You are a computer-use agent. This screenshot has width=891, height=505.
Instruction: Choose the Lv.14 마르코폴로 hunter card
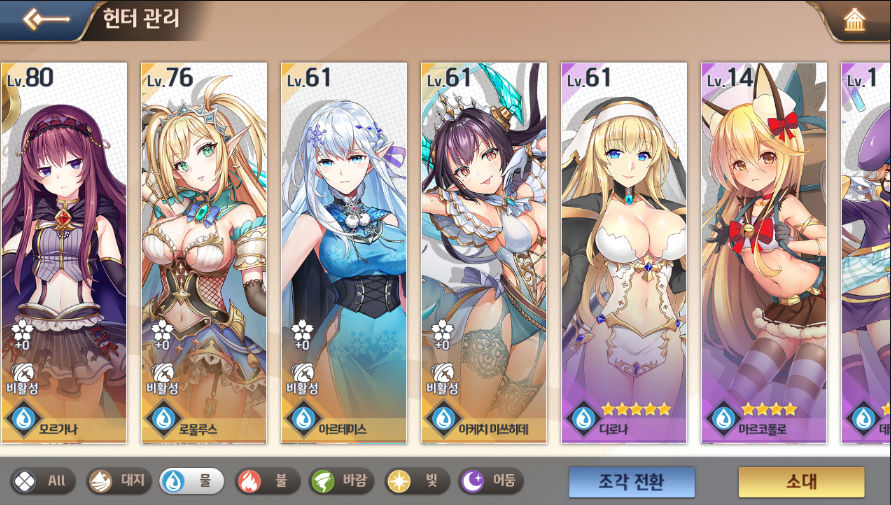[764, 250]
